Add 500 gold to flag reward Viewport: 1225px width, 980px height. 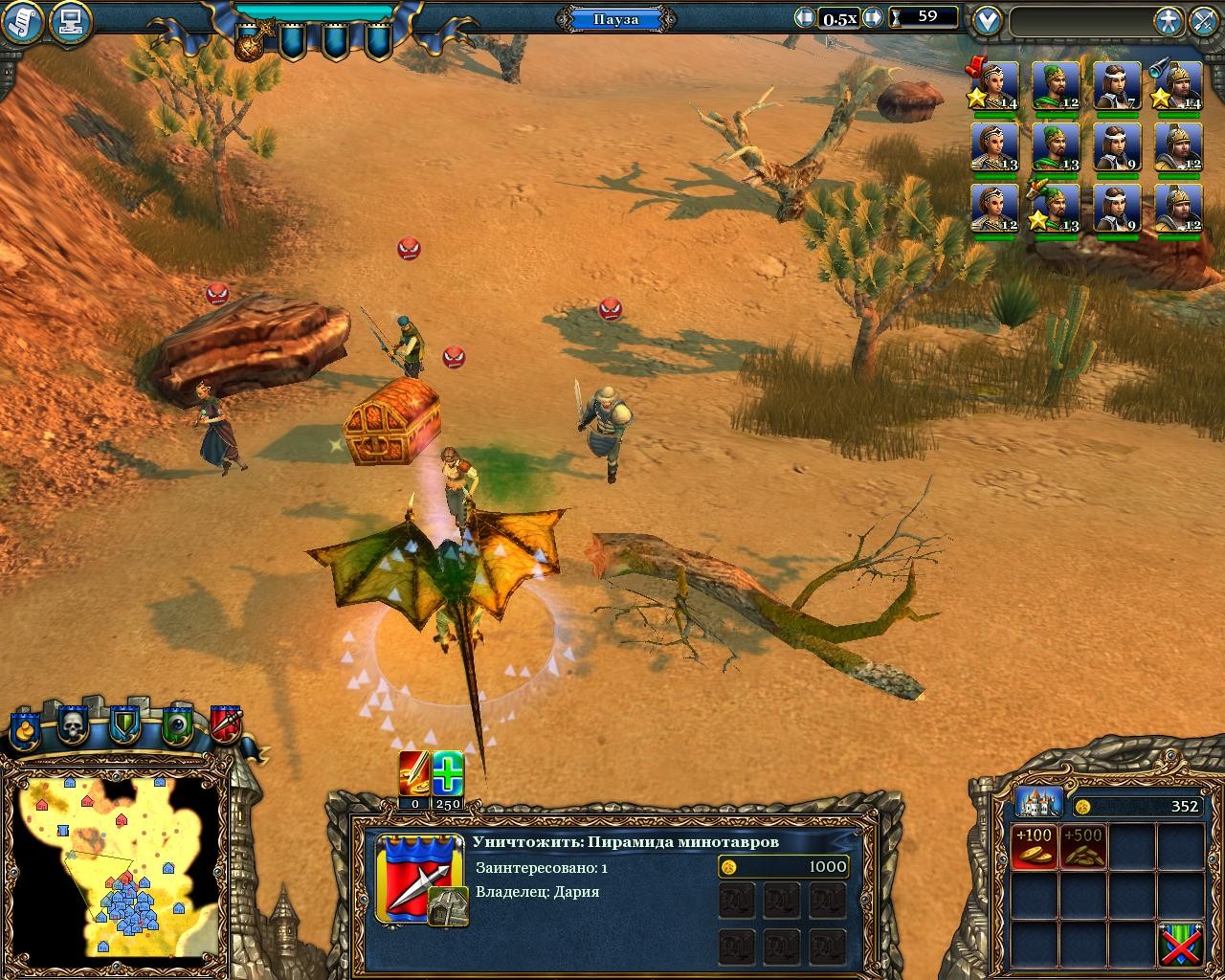(x=1082, y=846)
